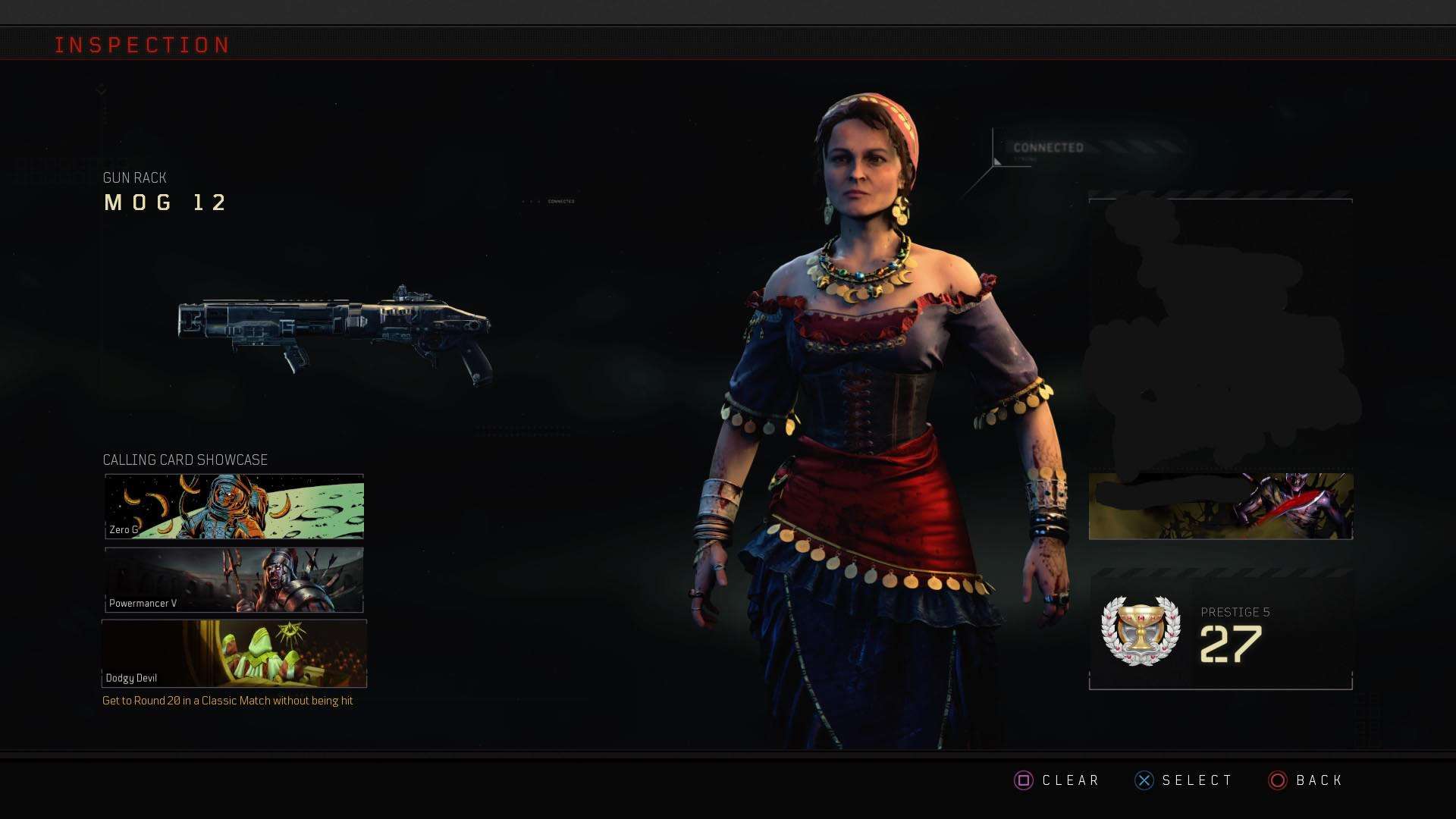Click the circle-button Back icon
This screenshot has height=819, width=1456.
coord(1277,780)
